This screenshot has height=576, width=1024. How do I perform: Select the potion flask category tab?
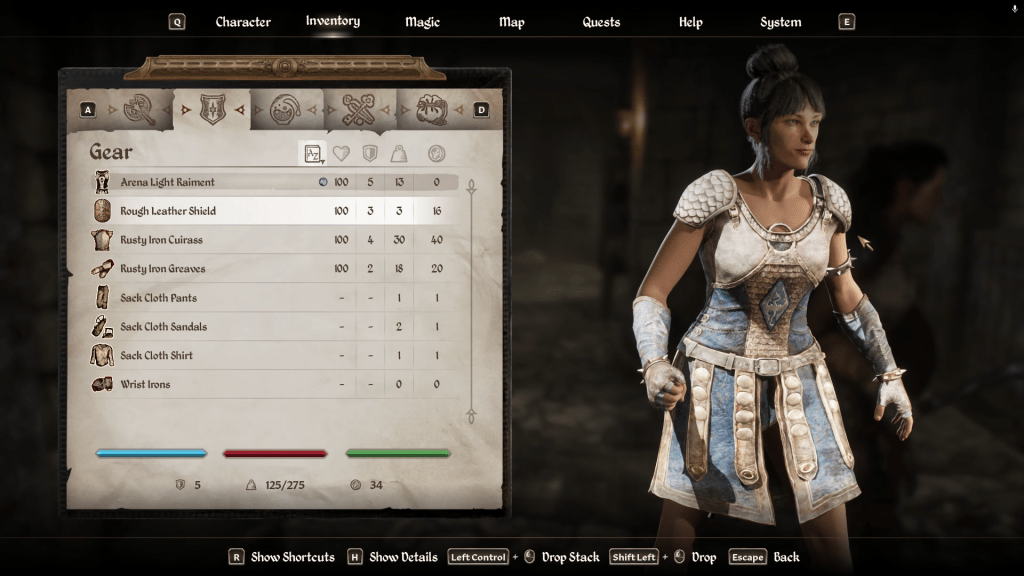click(x=284, y=109)
